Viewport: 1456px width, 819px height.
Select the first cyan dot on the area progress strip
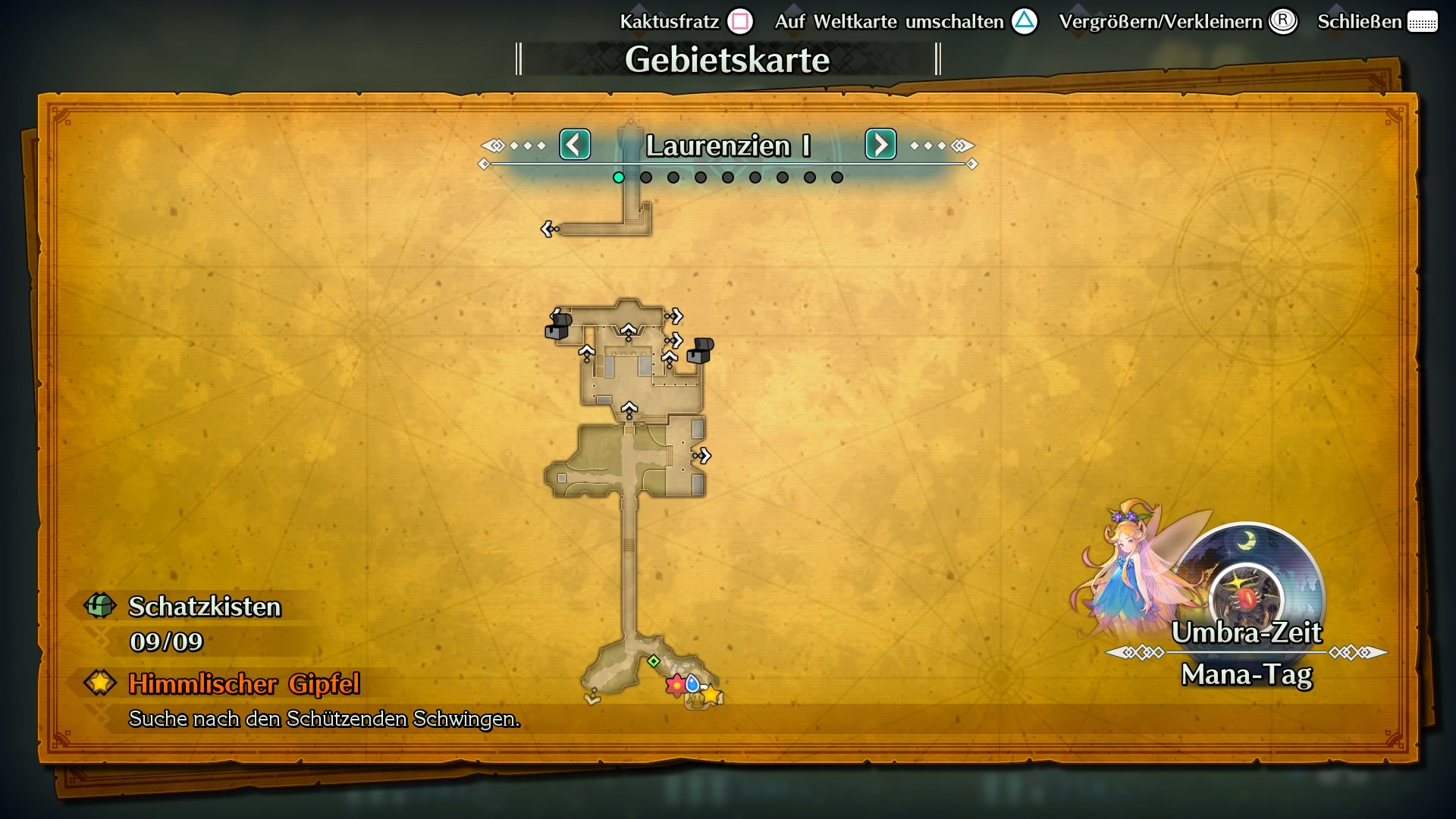(618, 177)
